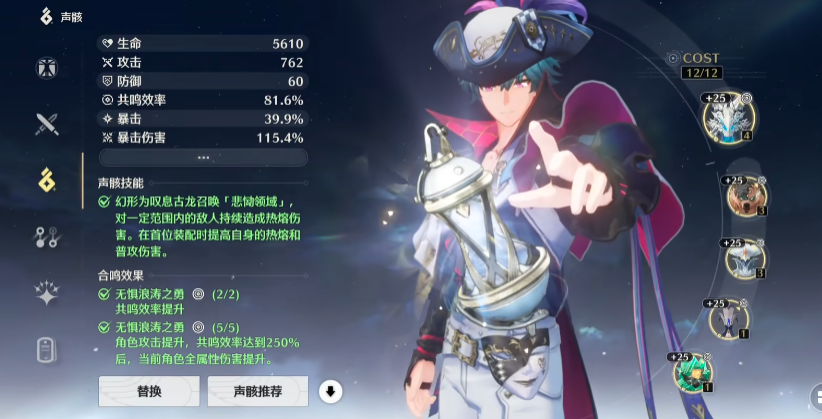Select the golden echo tab

(47, 180)
